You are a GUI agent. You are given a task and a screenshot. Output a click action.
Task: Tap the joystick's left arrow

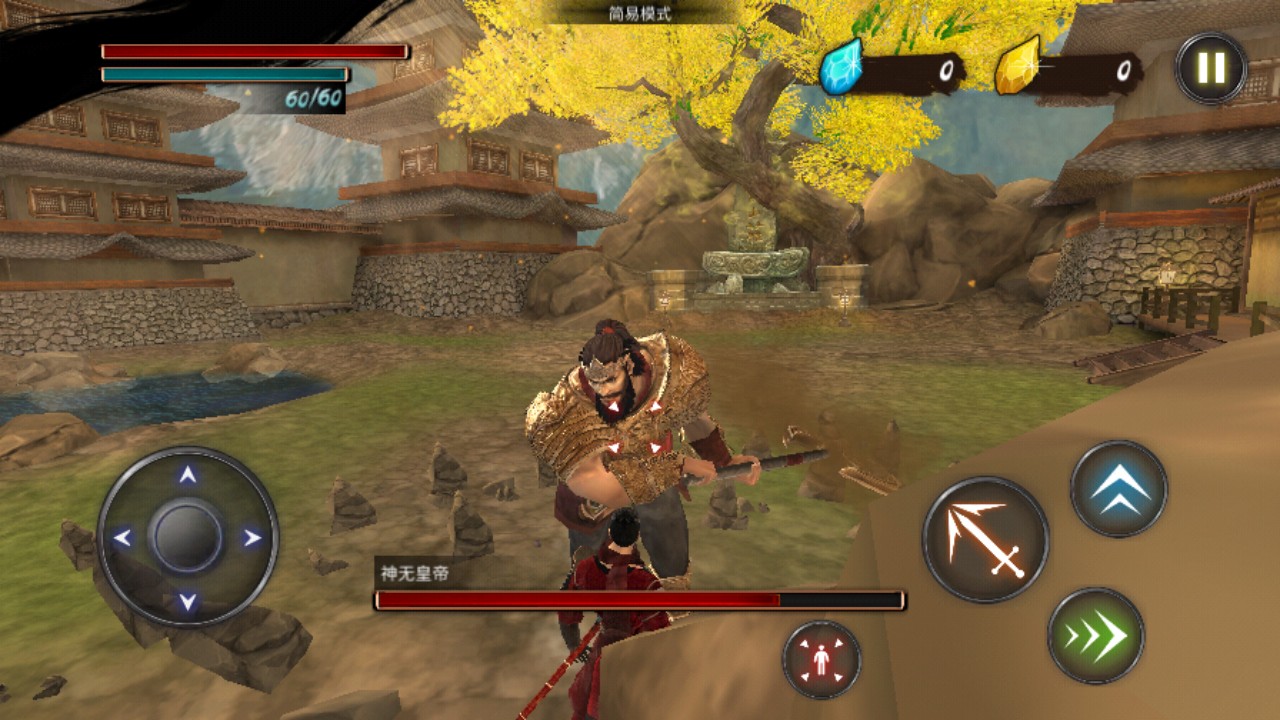click(x=122, y=538)
